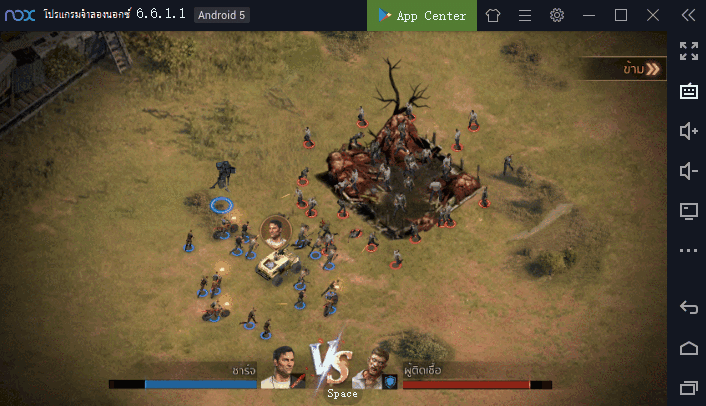
Task: Minimize the Nox emulator window
Action: (x=590, y=15)
